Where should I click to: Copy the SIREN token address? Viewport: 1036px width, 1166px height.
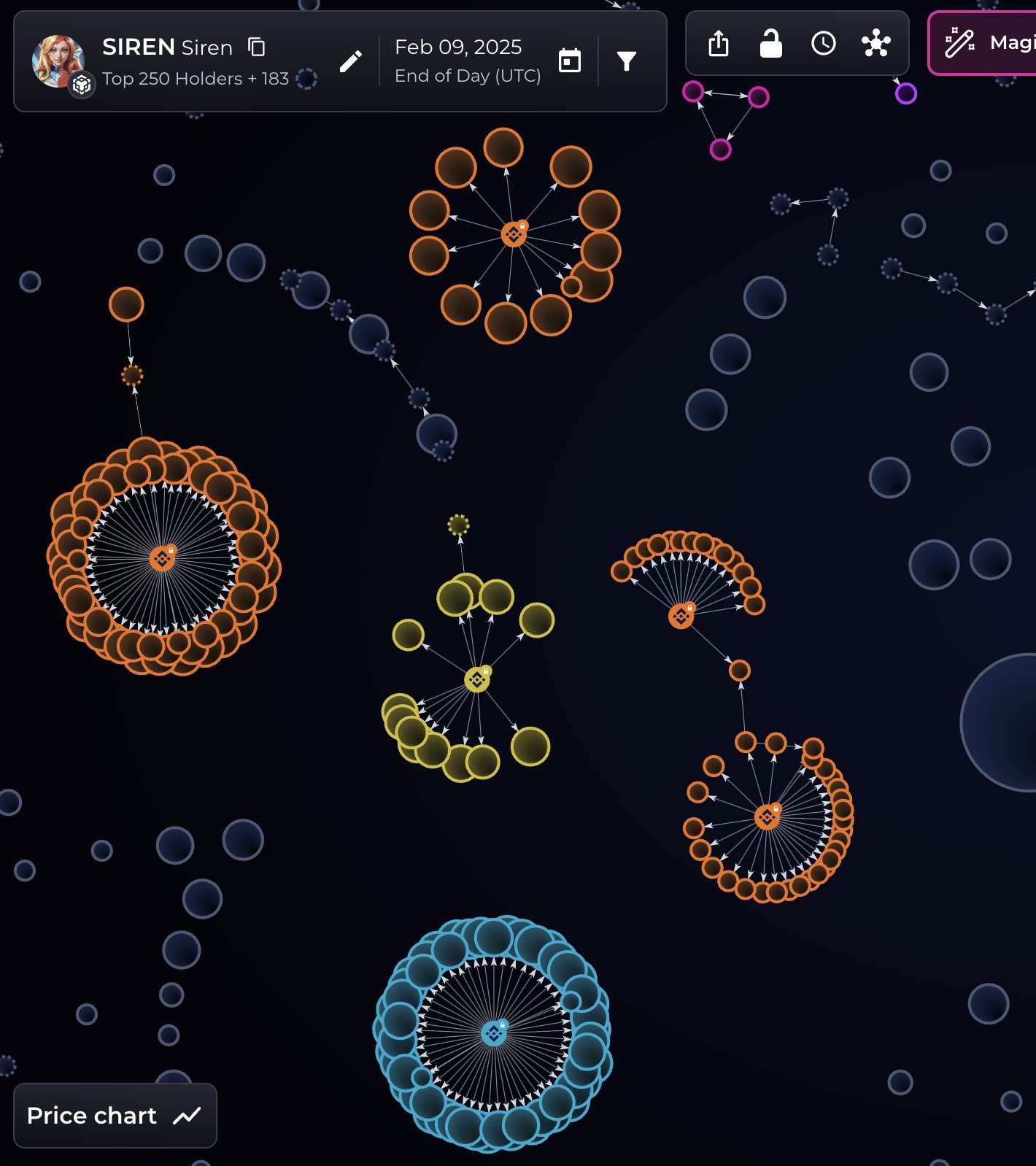pos(256,47)
